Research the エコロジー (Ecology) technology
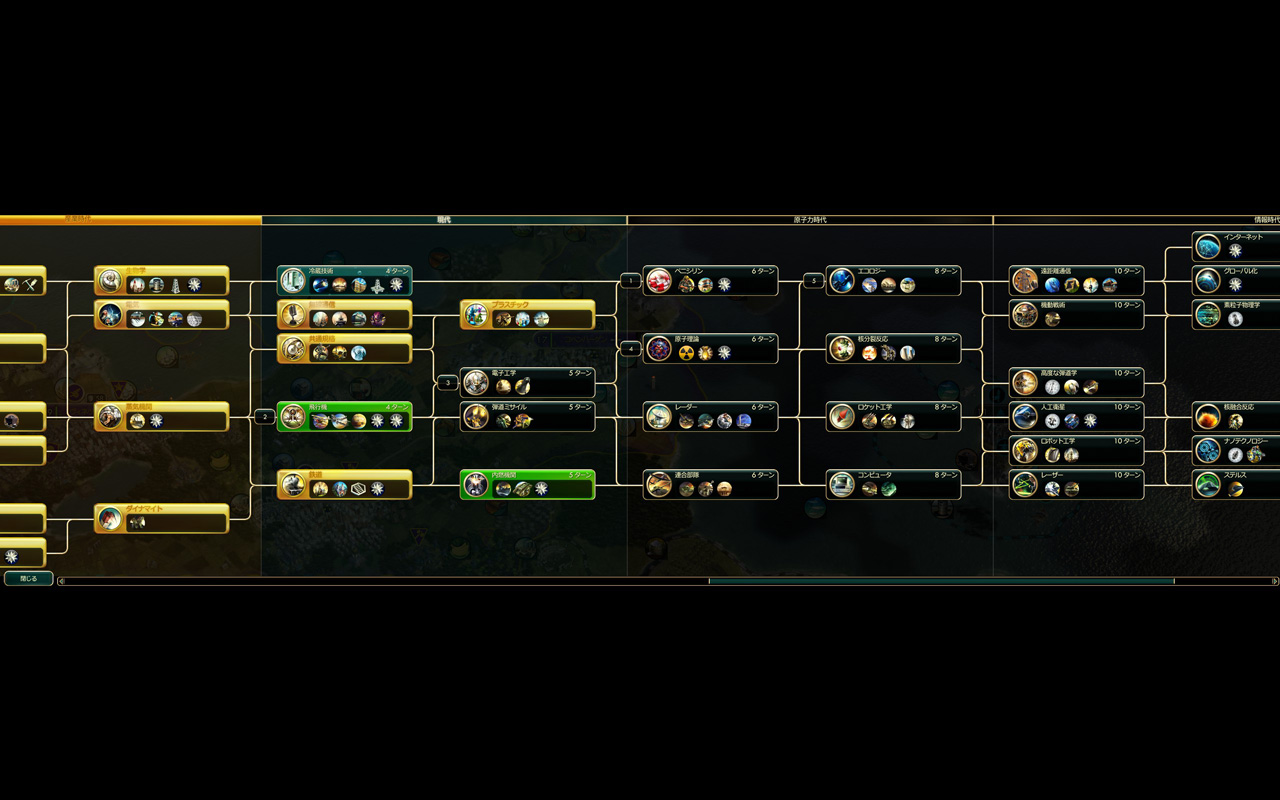1280x800 pixels. click(x=893, y=280)
